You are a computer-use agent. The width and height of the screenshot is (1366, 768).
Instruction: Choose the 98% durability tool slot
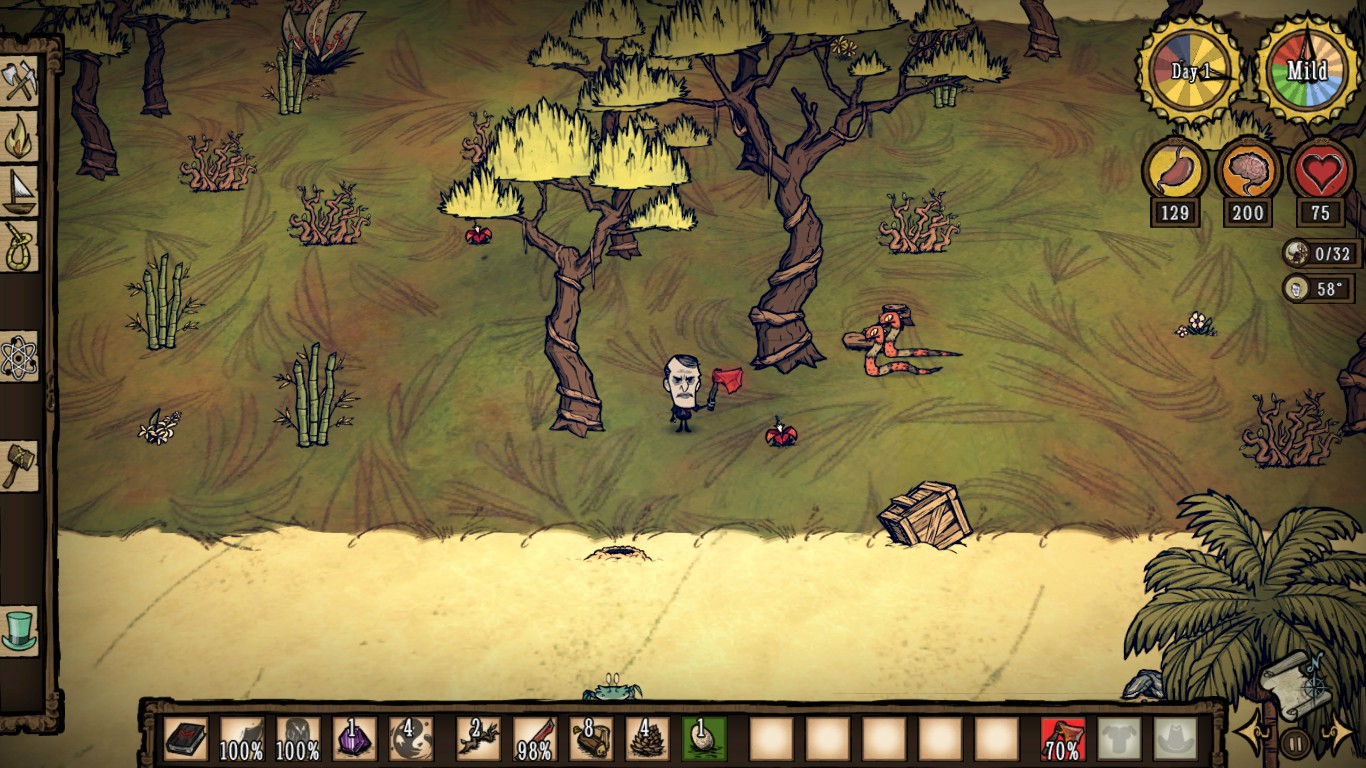tap(534, 739)
